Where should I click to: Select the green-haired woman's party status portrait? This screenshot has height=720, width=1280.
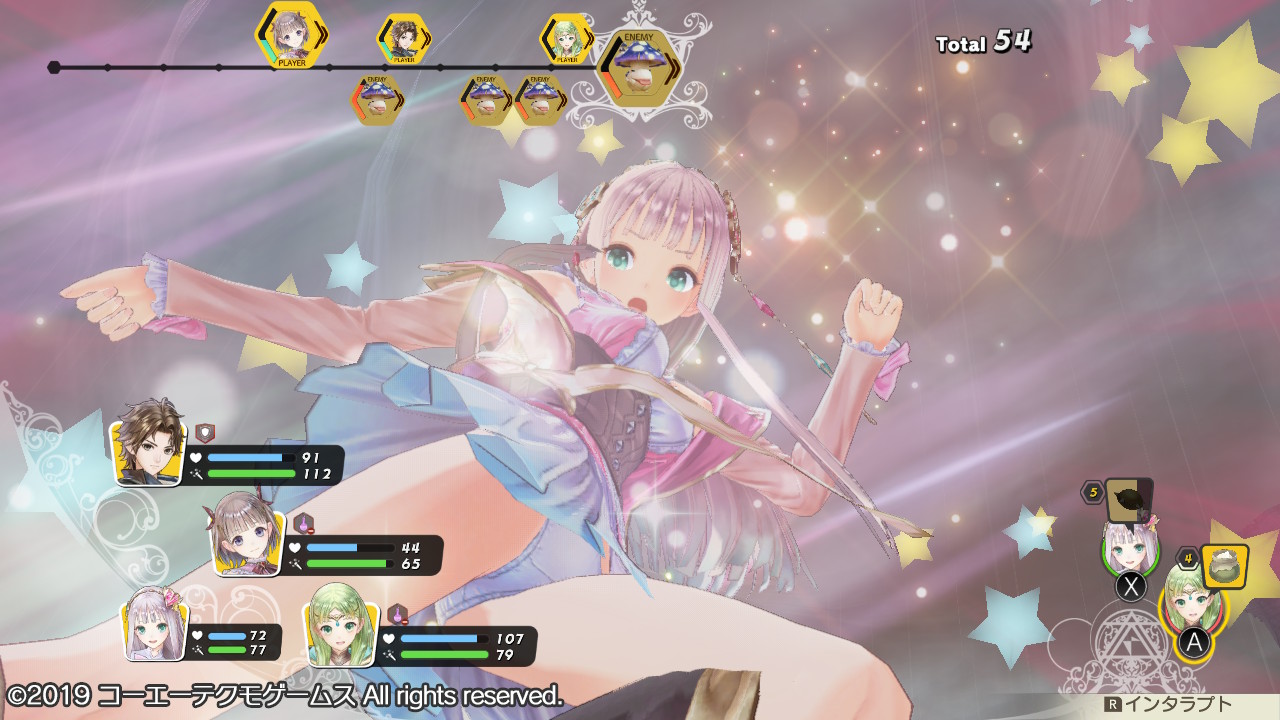tap(342, 626)
